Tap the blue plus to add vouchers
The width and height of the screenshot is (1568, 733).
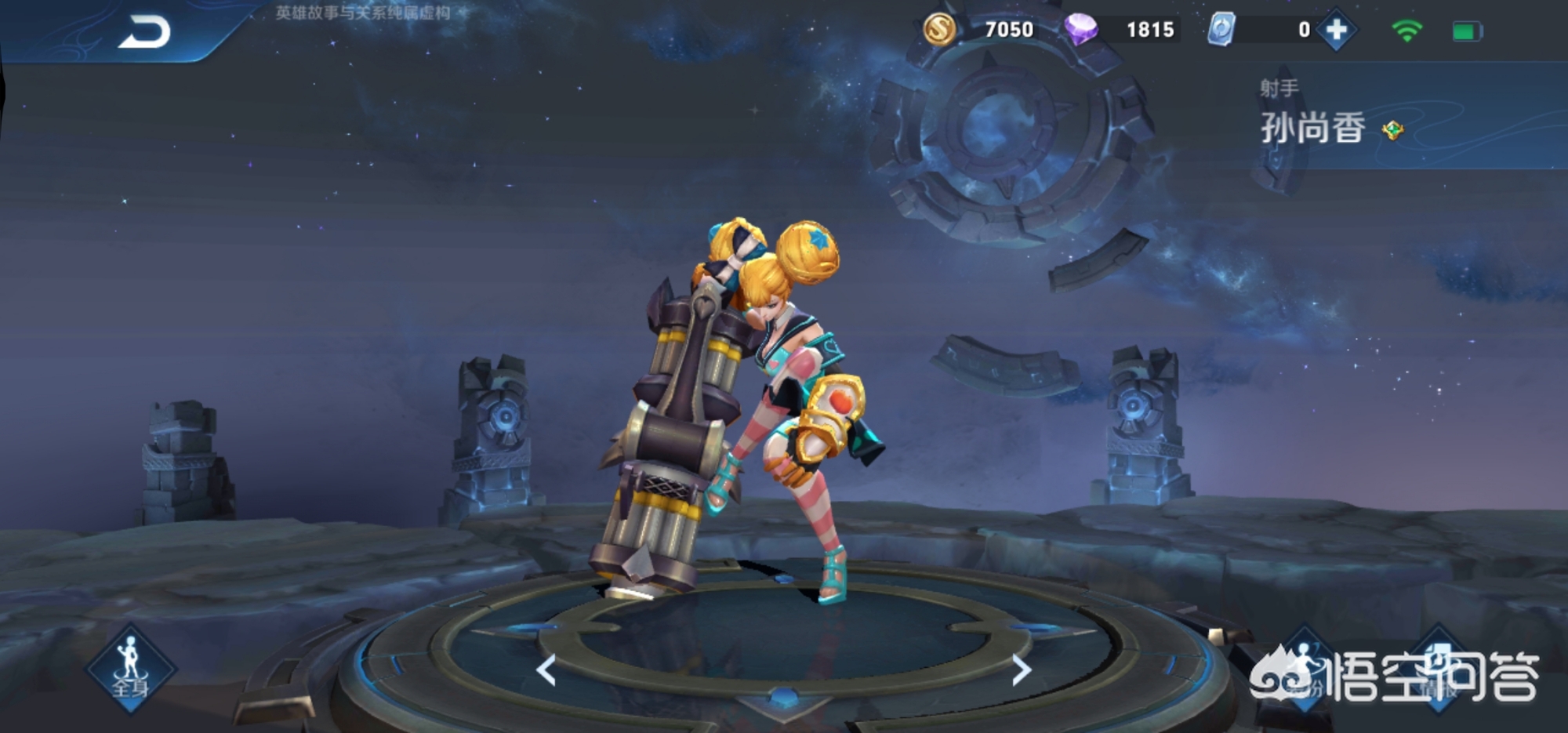click(1336, 31)
